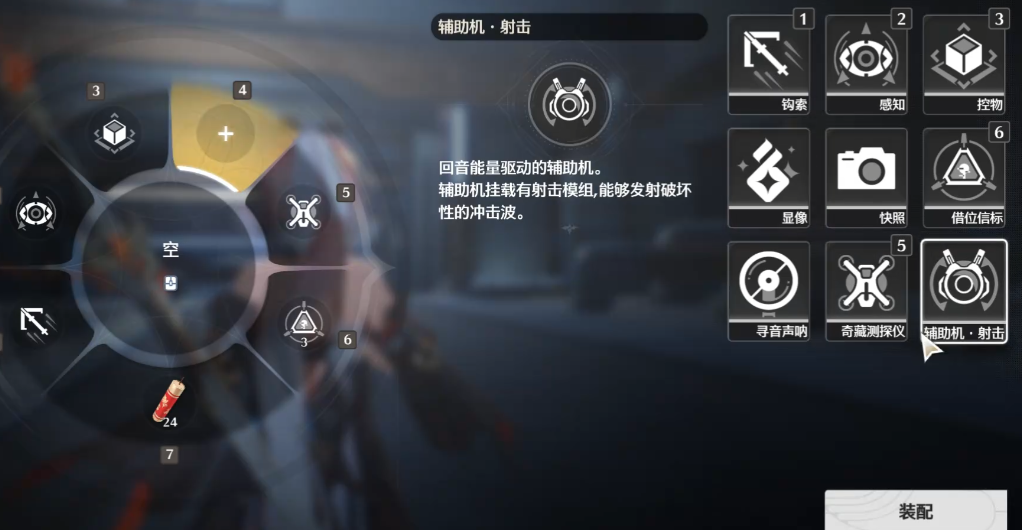Image resolution: width=1022 pixels, height=530 pixels.
Task: Click the 装配 equip button
Action: pos(915,511)
